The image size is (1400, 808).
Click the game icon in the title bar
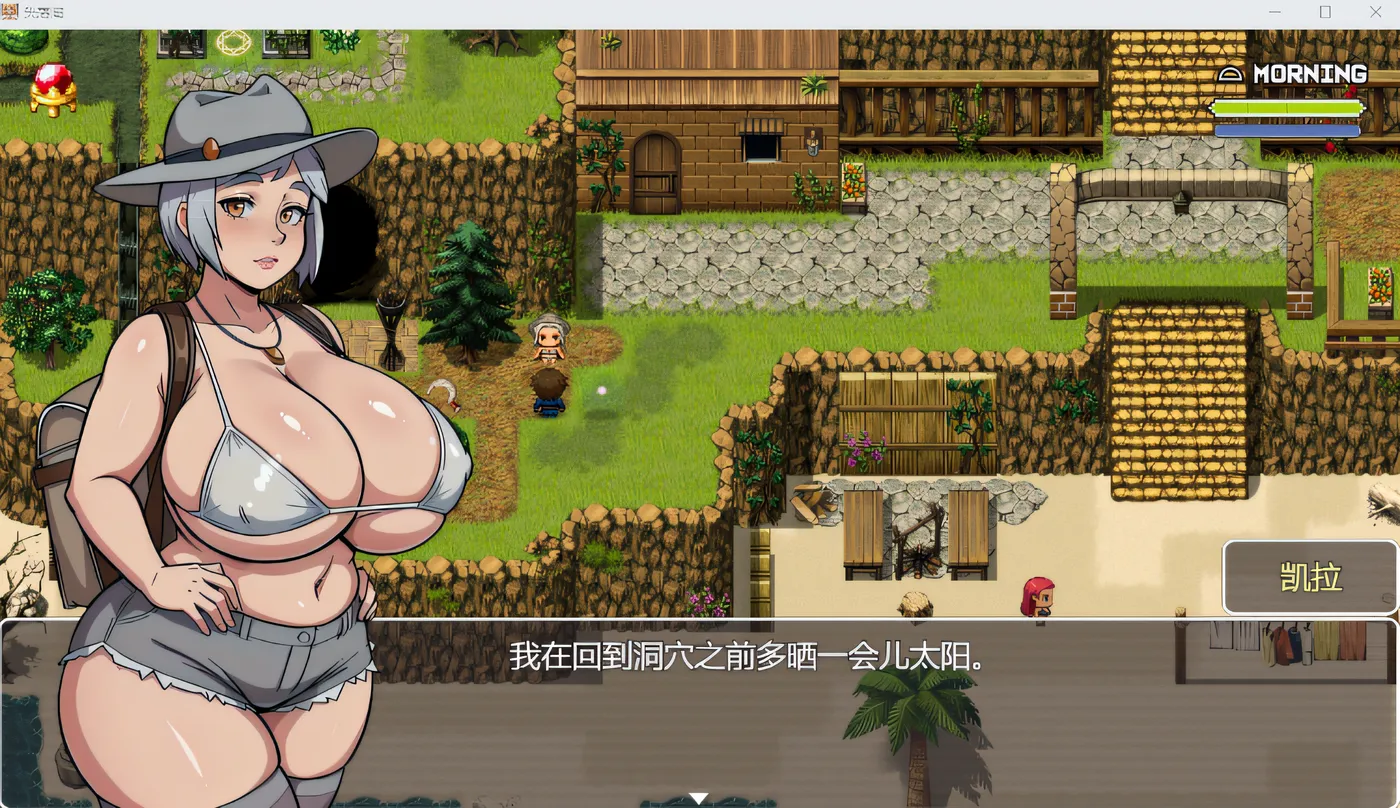10,12
